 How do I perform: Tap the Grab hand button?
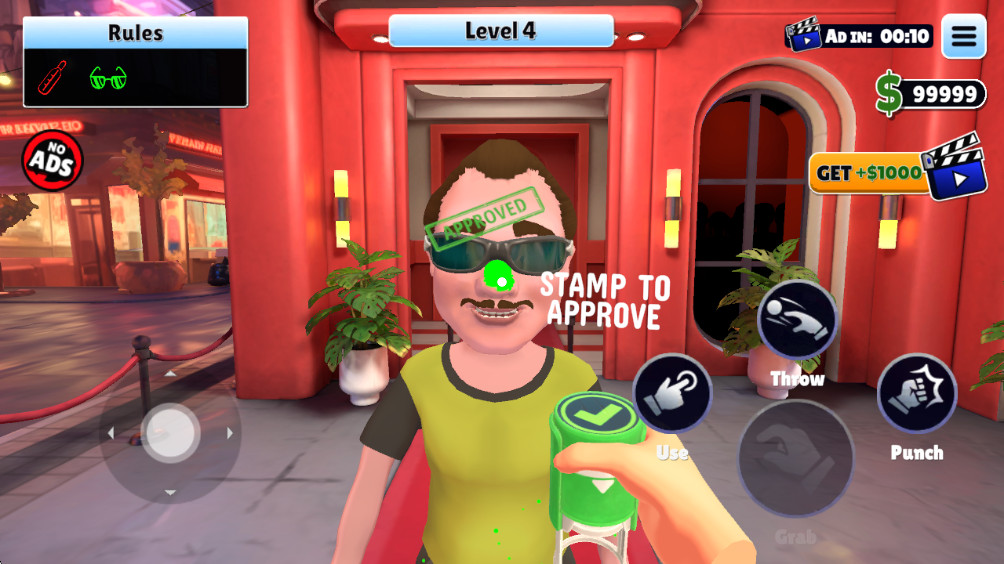[x=795, y=459]
